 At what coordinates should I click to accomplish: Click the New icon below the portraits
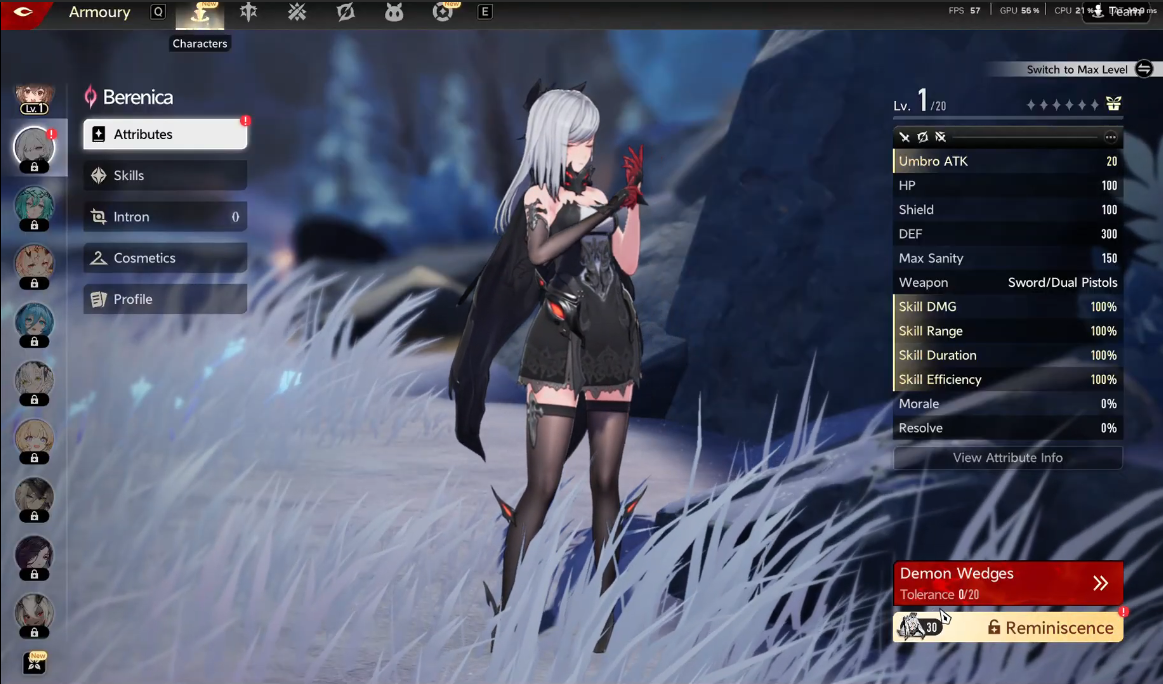(34, 663)
